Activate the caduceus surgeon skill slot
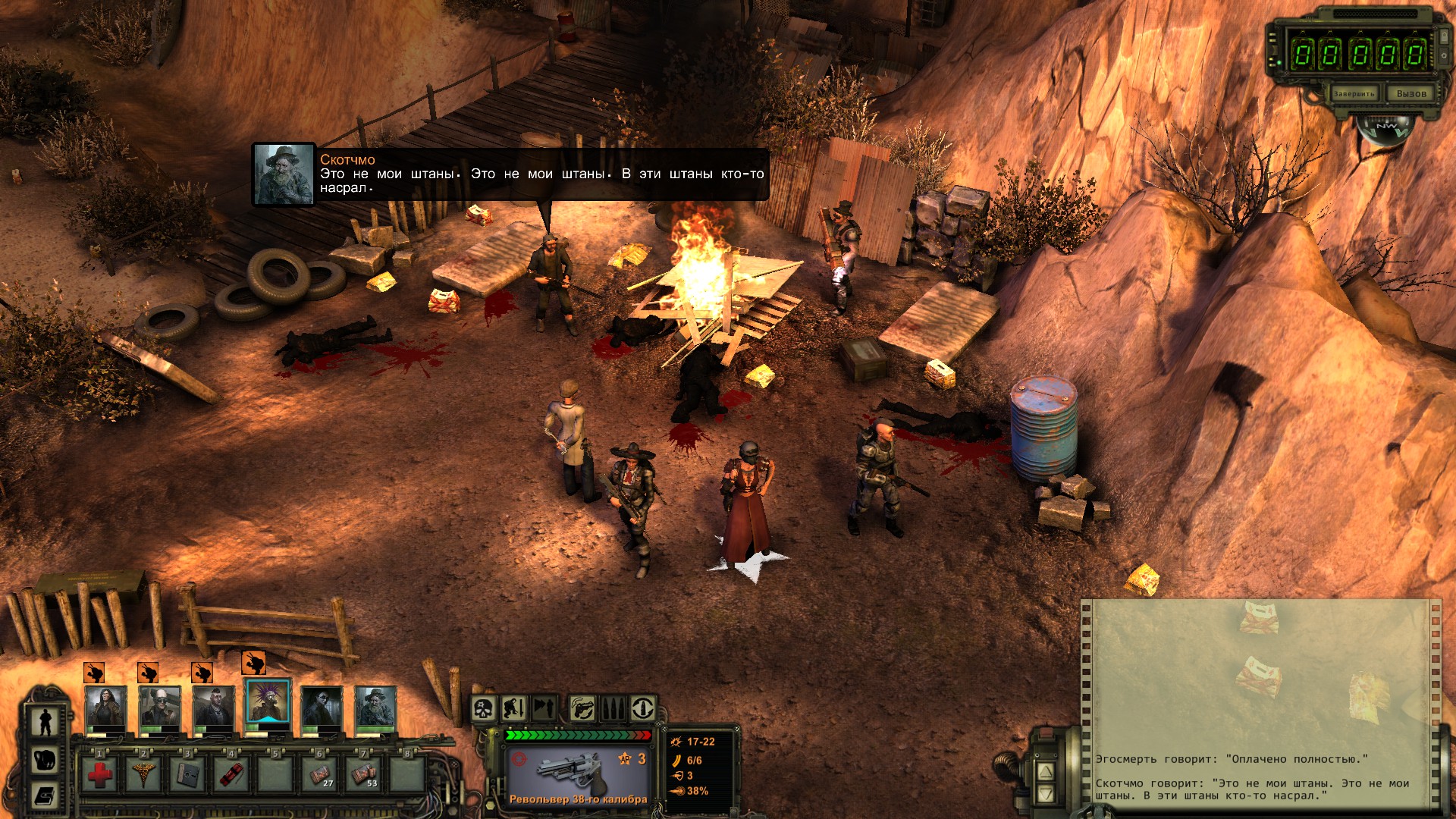1456x819 pixels. [143, 774]
